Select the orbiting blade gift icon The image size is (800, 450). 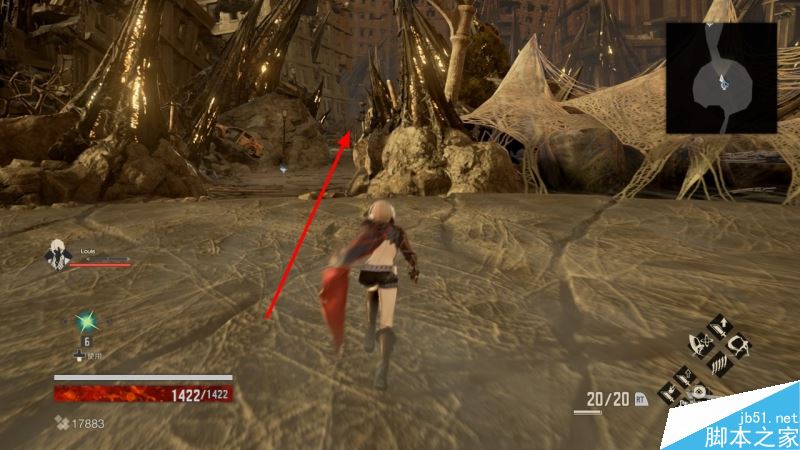click(x=699, y=343)
